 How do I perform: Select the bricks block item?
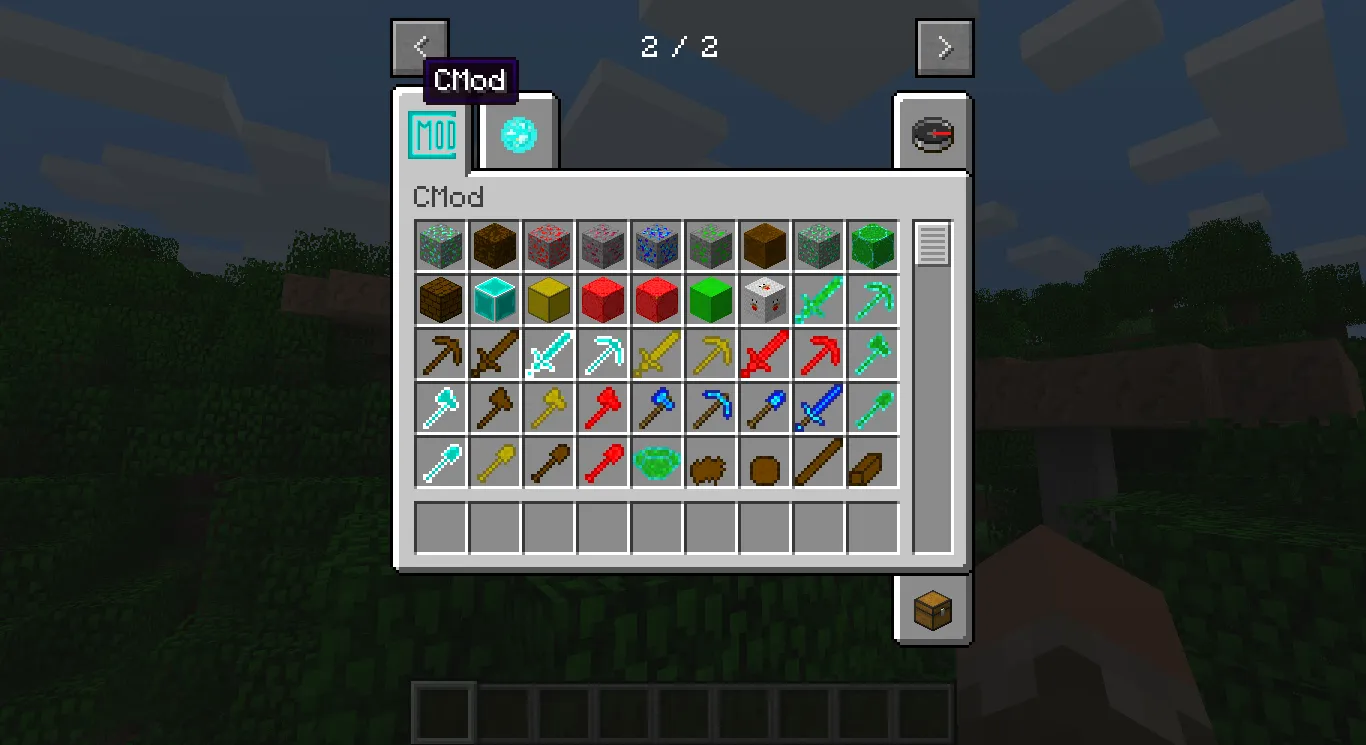[x=440, y=299]
